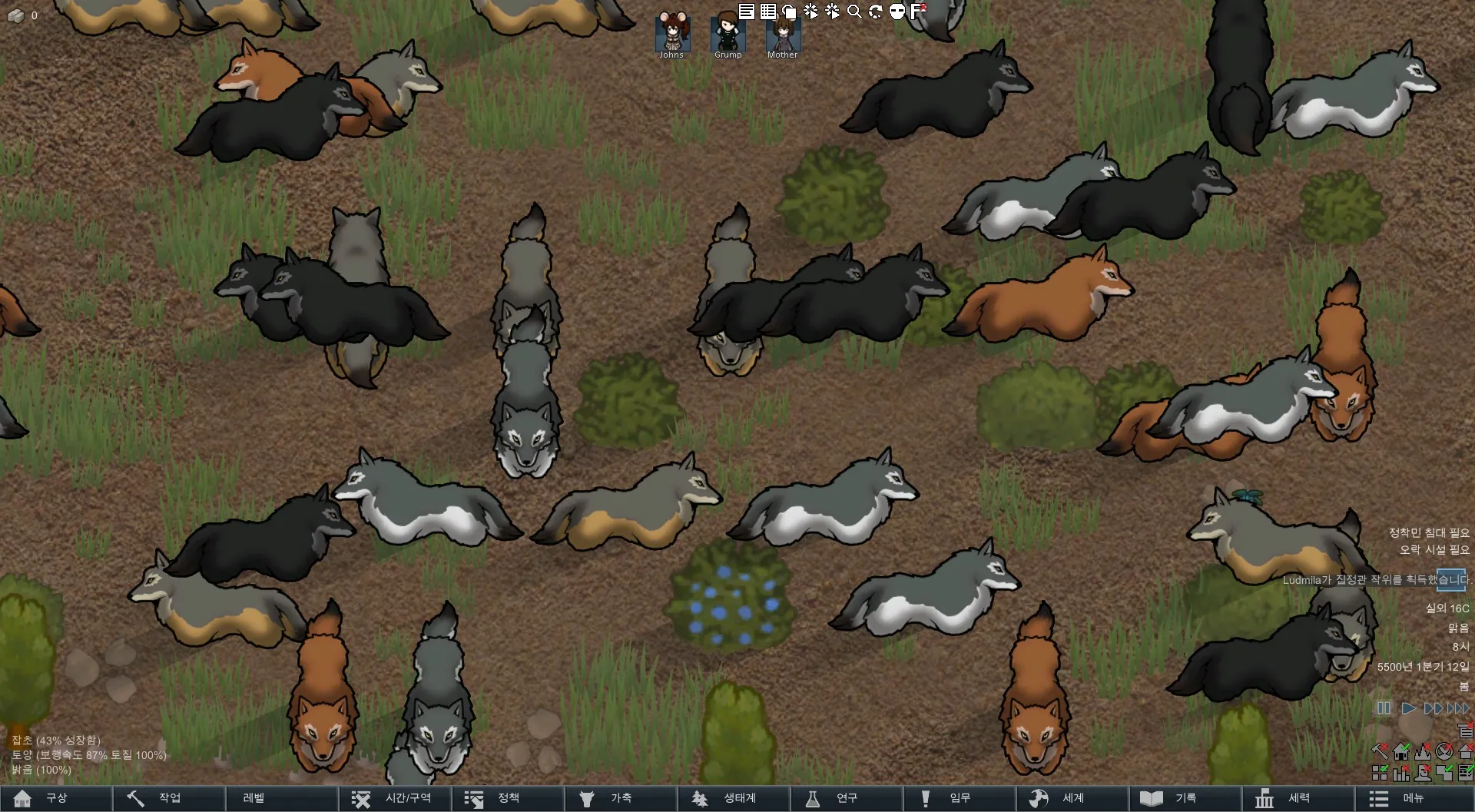
Task: Open the 세계 world map tab
Action: (x=1072, y=798)
